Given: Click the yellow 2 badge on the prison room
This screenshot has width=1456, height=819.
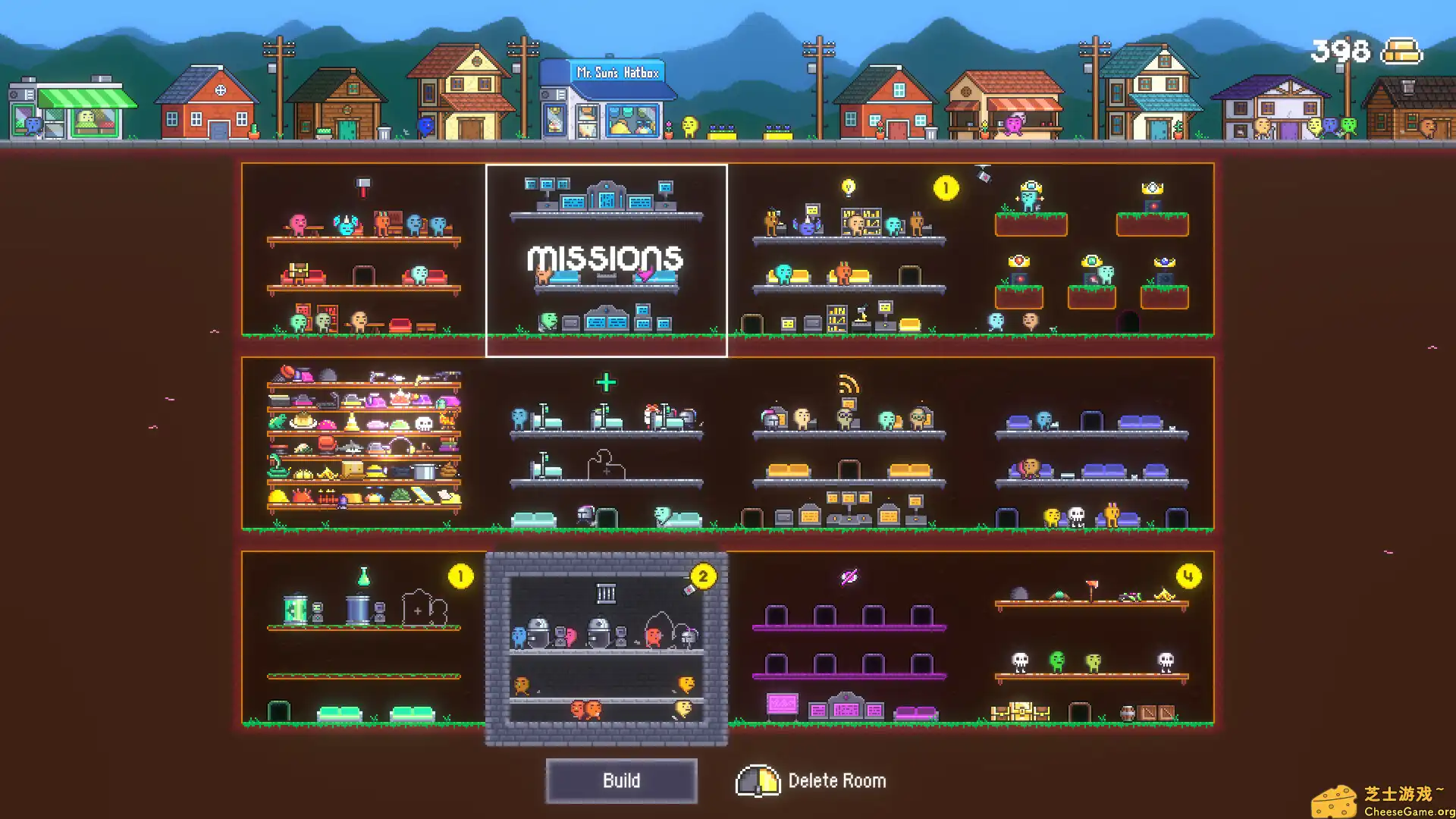Looking at the screenshot, I should 705,576.
